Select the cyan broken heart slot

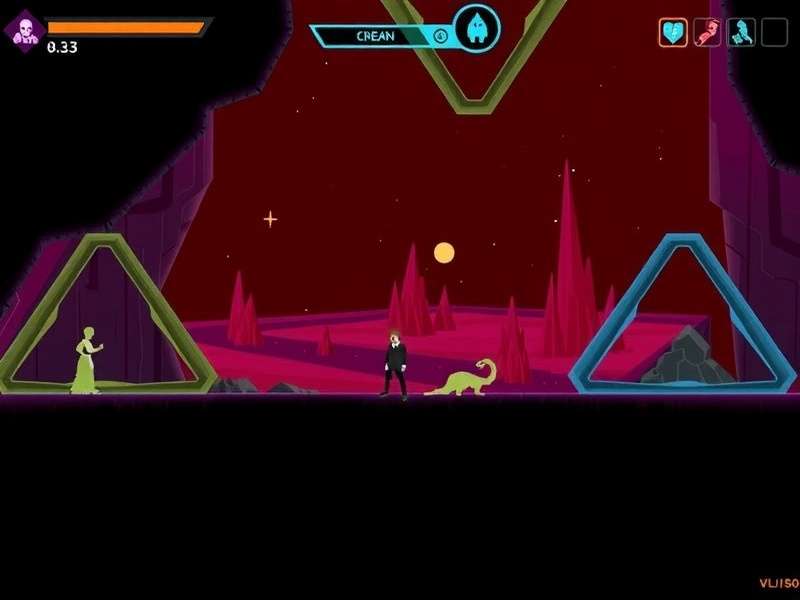pos(673,33)
